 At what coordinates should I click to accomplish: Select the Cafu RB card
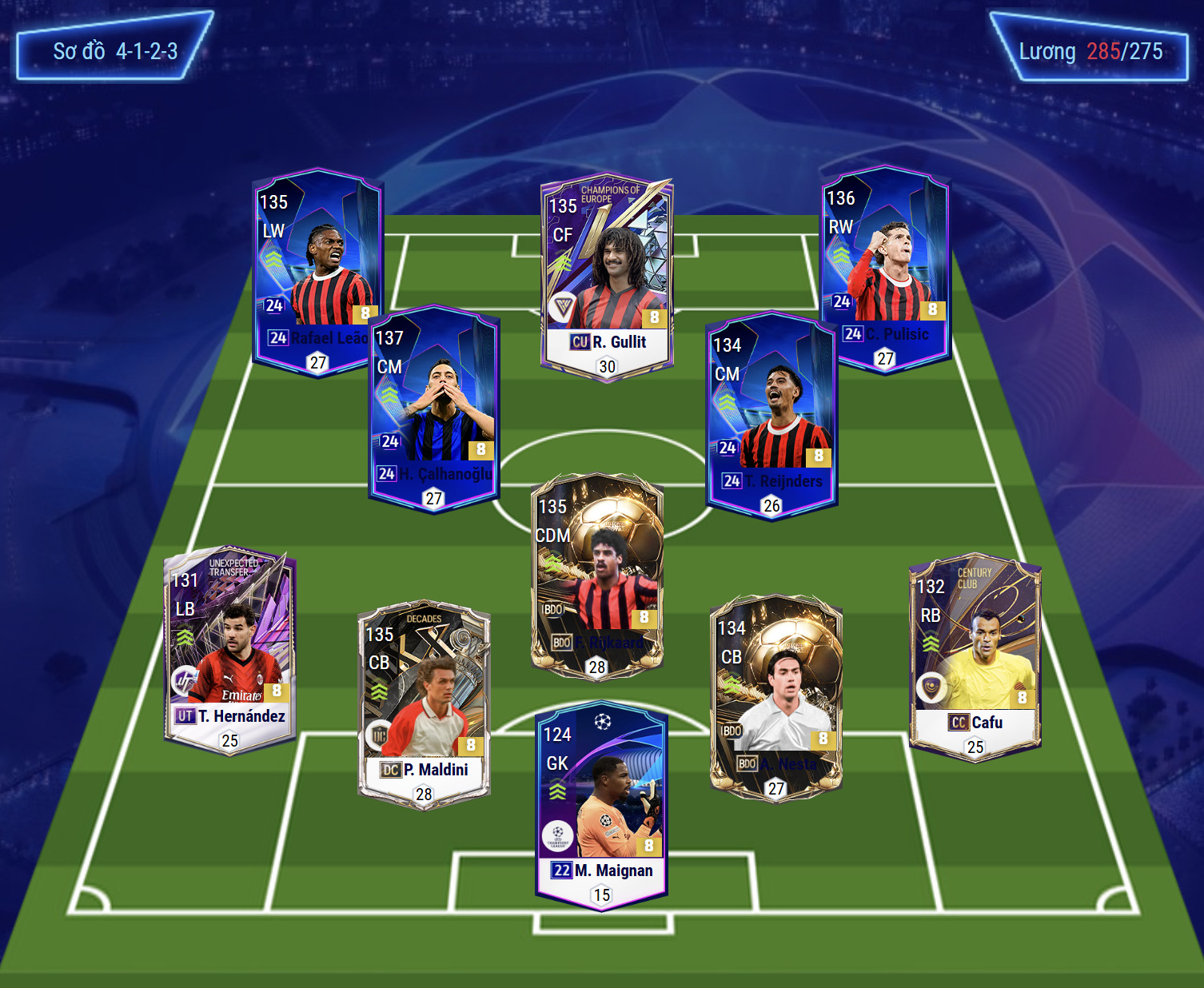pos(975,658)
